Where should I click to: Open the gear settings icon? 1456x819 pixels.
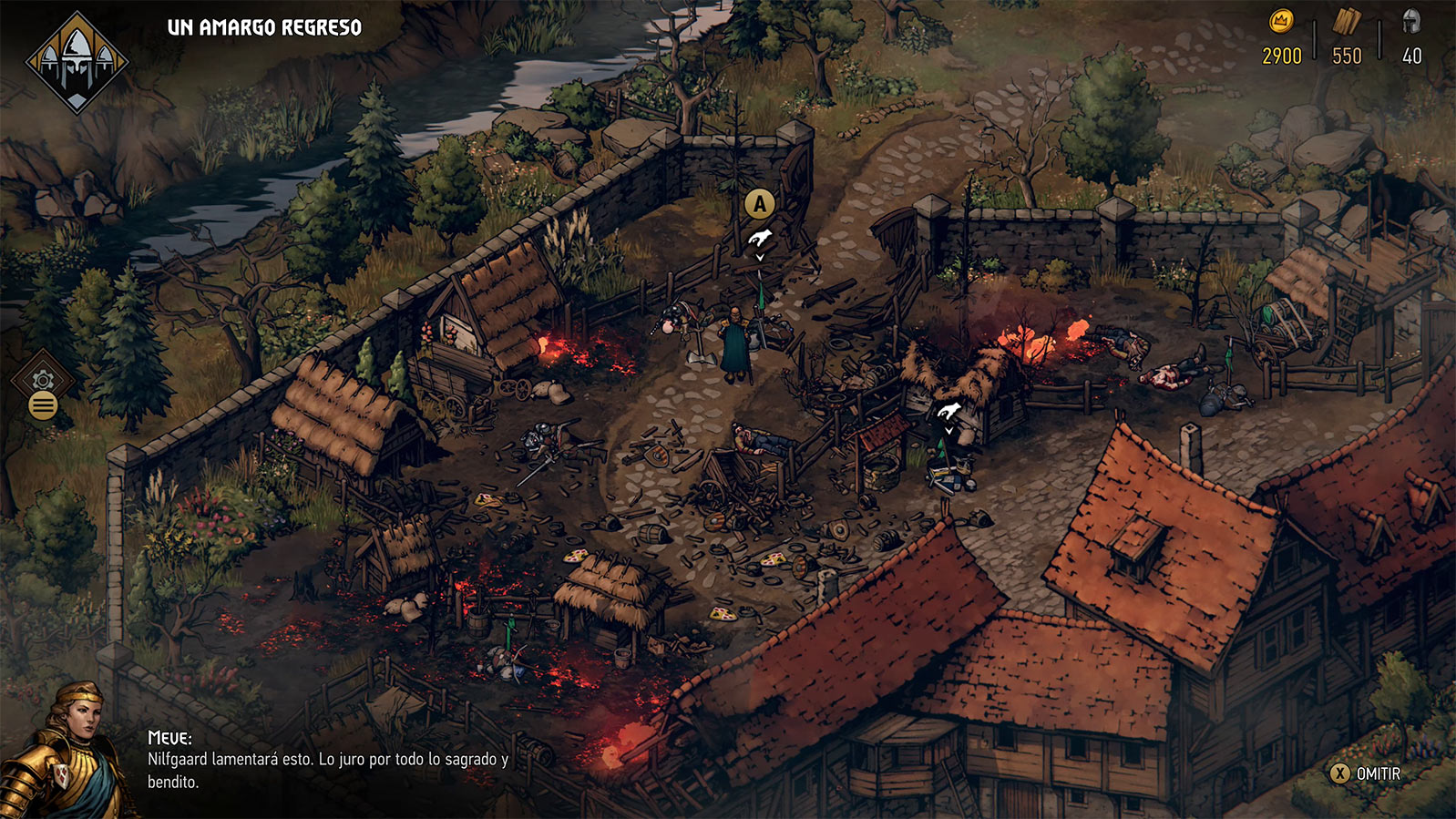[x=43, y=380]
